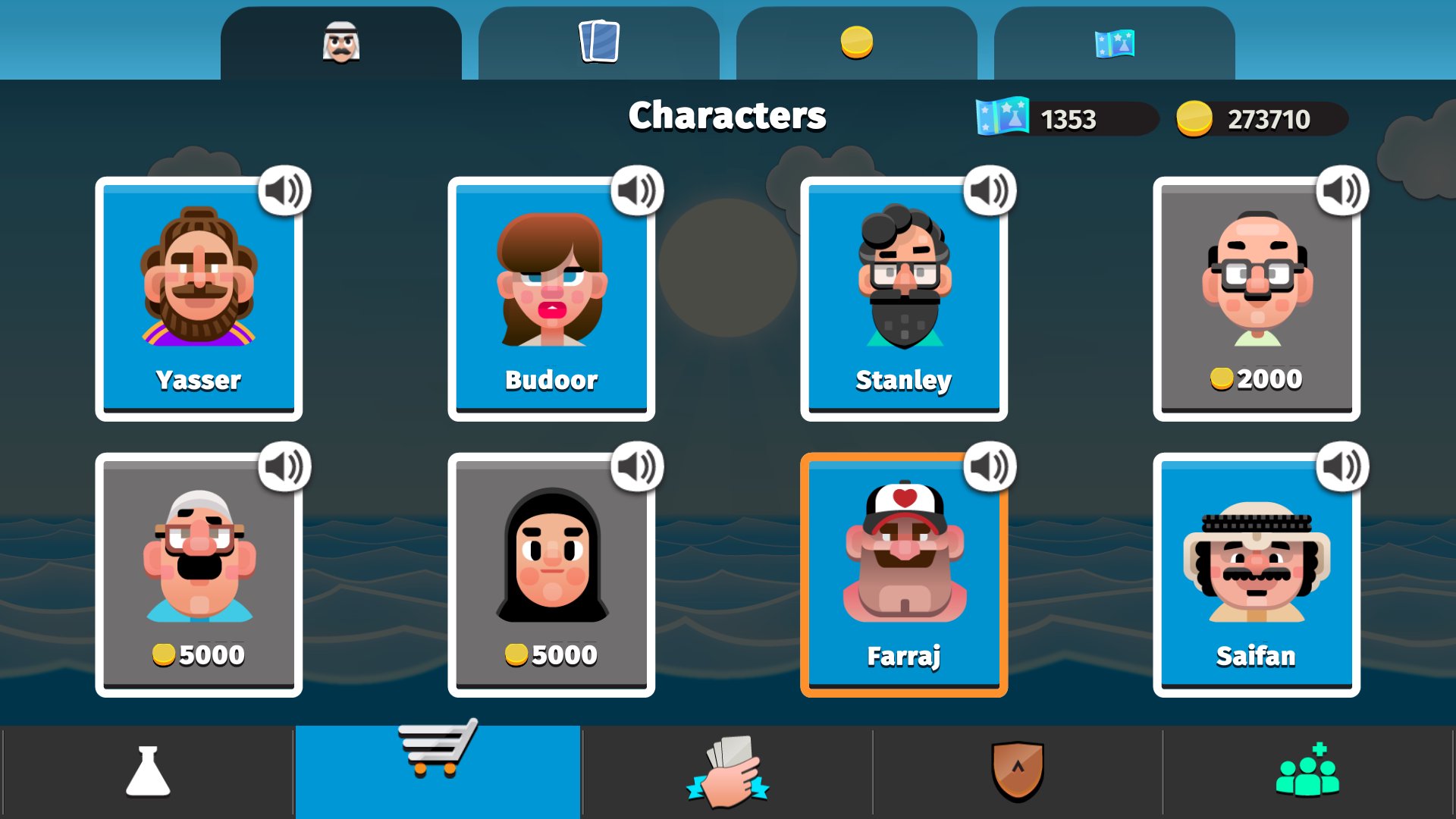Open the shield rank section
Image resolution: width=1456 pixels, height=819 pixels.
tap(1018, 772)
